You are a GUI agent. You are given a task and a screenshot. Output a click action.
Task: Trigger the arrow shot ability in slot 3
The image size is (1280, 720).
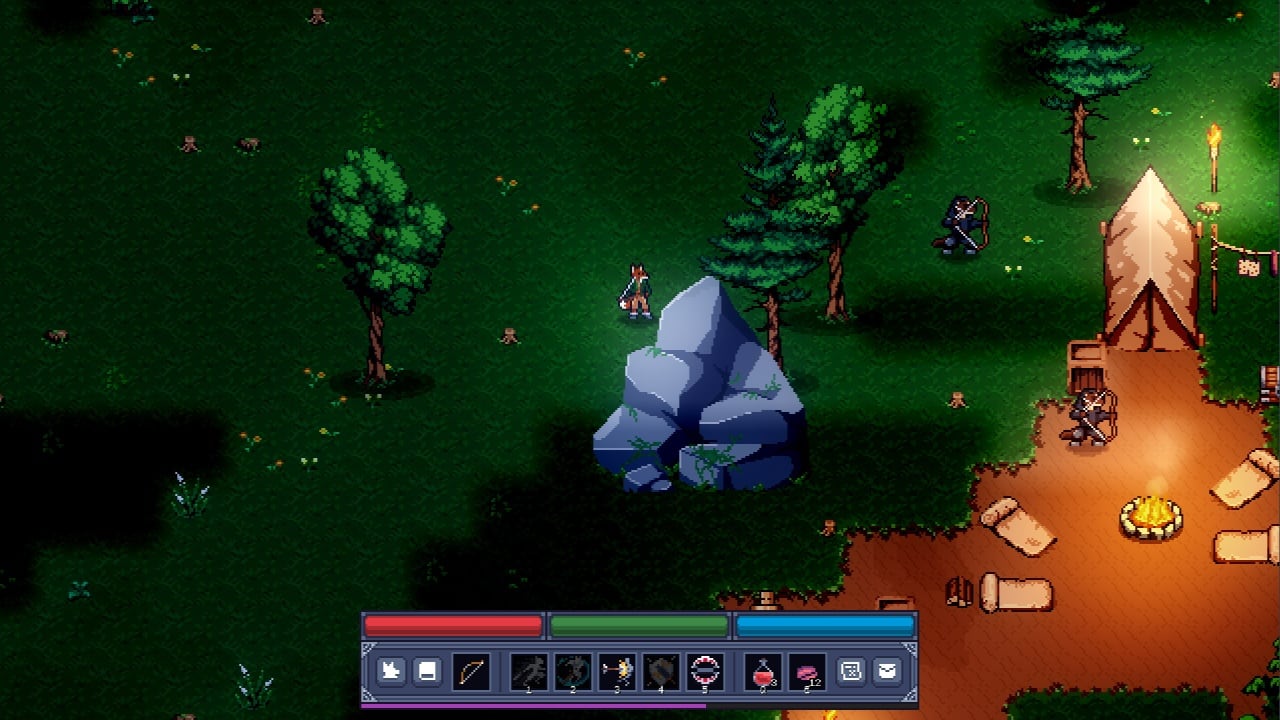click(x=617, y=672)
